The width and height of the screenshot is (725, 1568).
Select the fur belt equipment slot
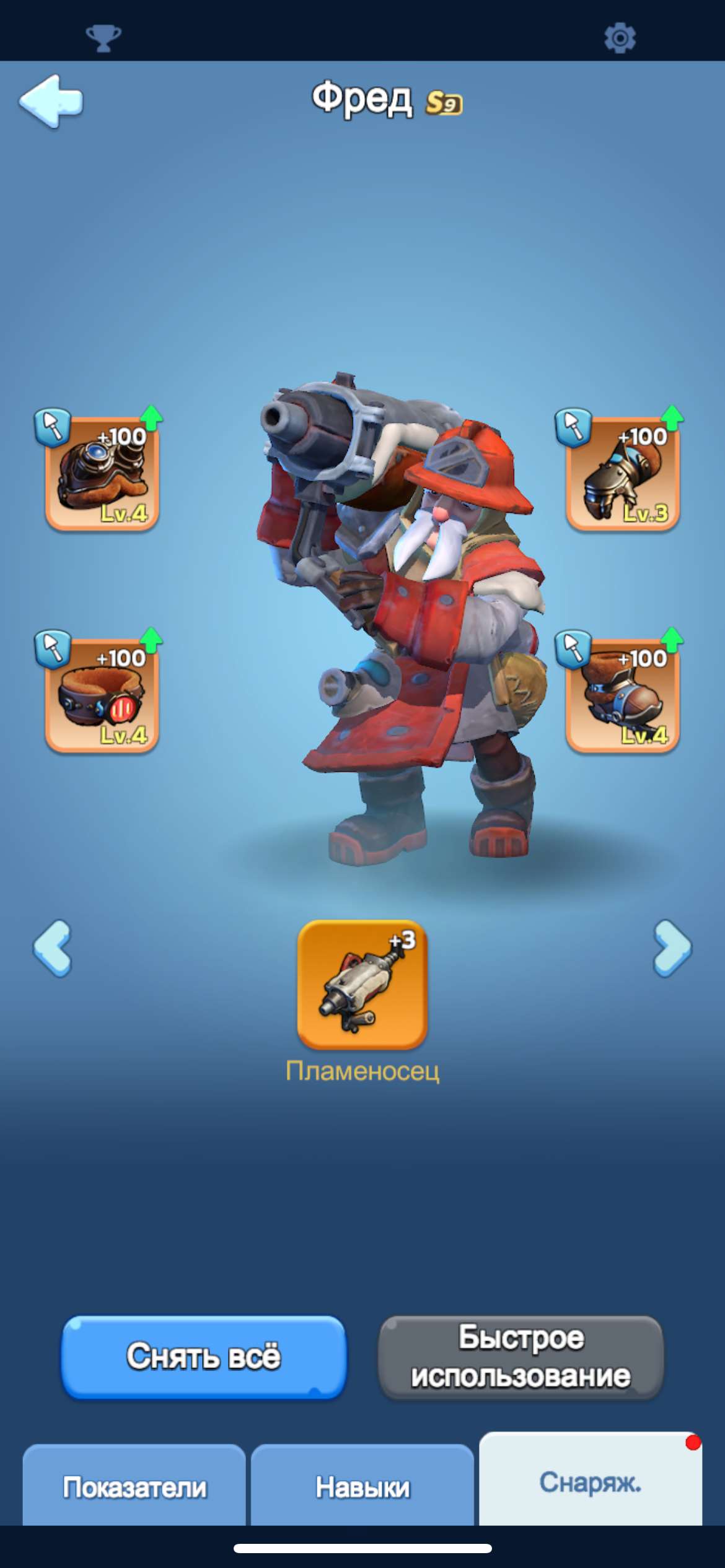pos(102,695)
